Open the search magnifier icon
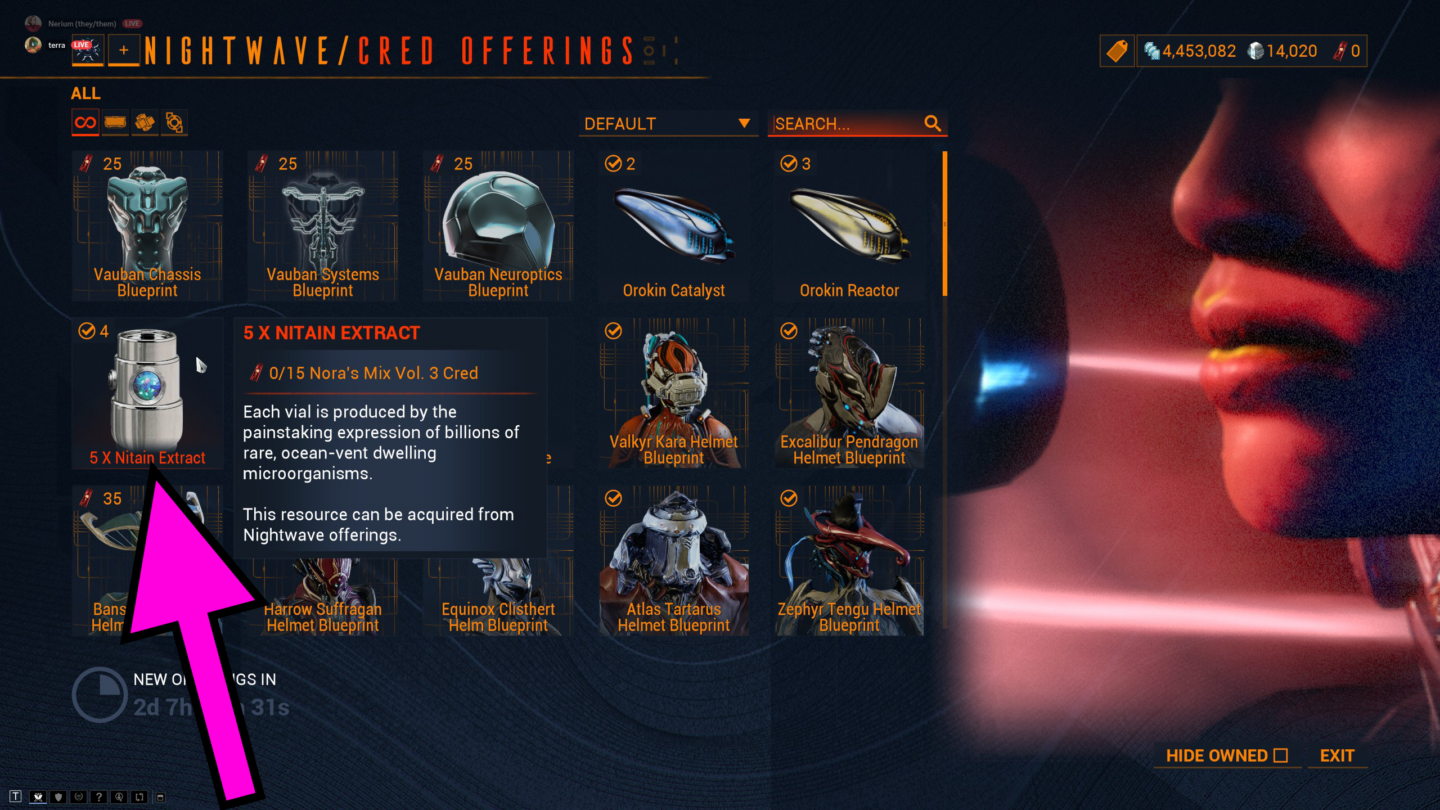Screen dimensions: 1440x810 tap(933, 123)
